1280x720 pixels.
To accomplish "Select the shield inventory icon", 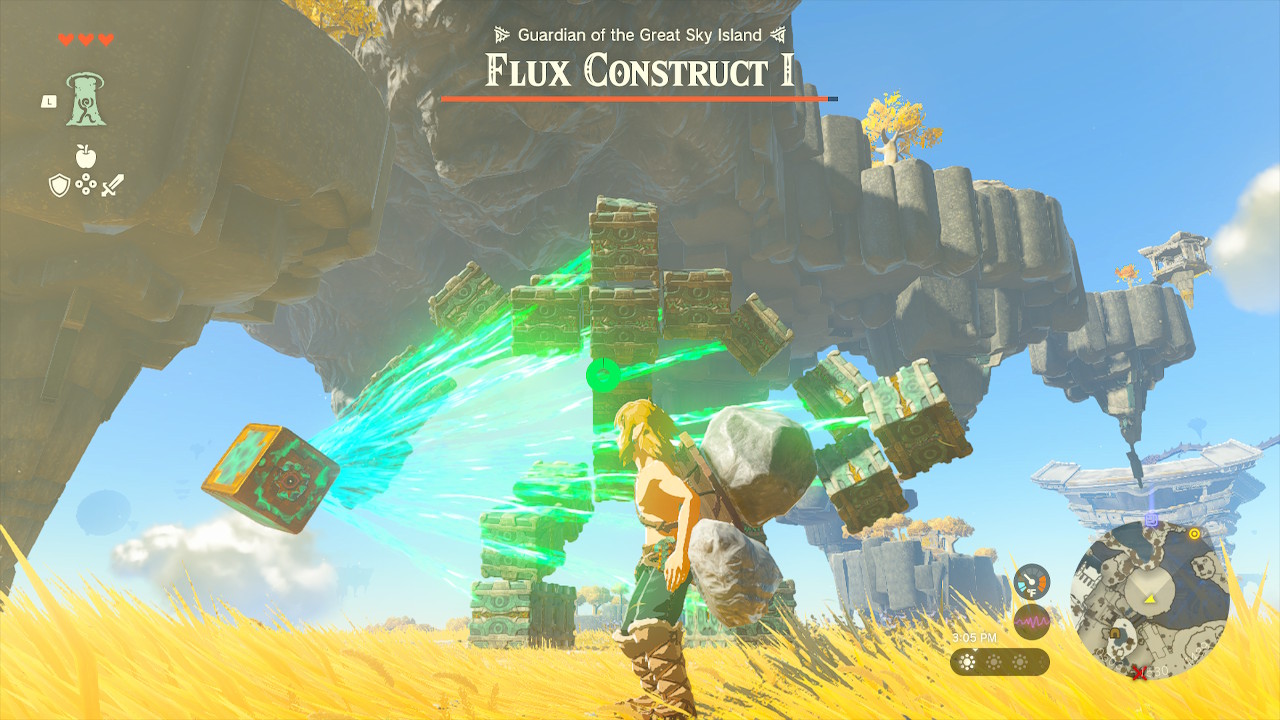I will click(x=58, y=185).
